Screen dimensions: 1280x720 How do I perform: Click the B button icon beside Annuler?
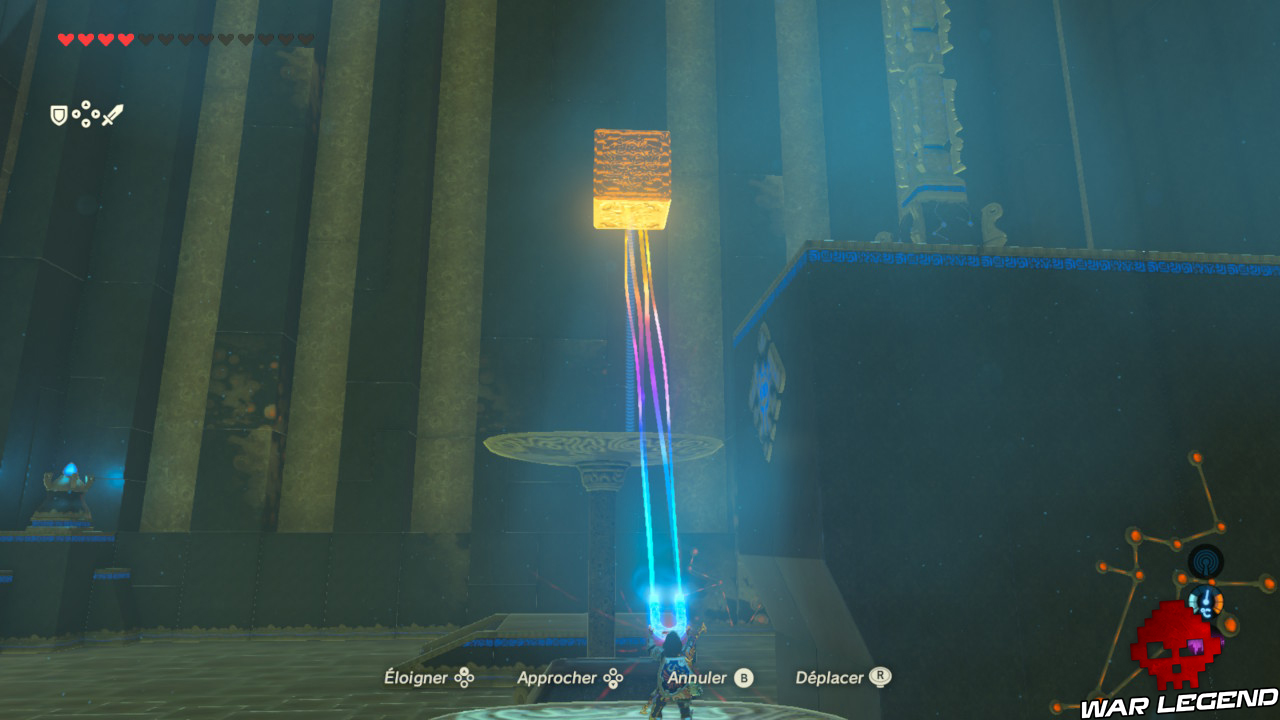click(742, 677)
